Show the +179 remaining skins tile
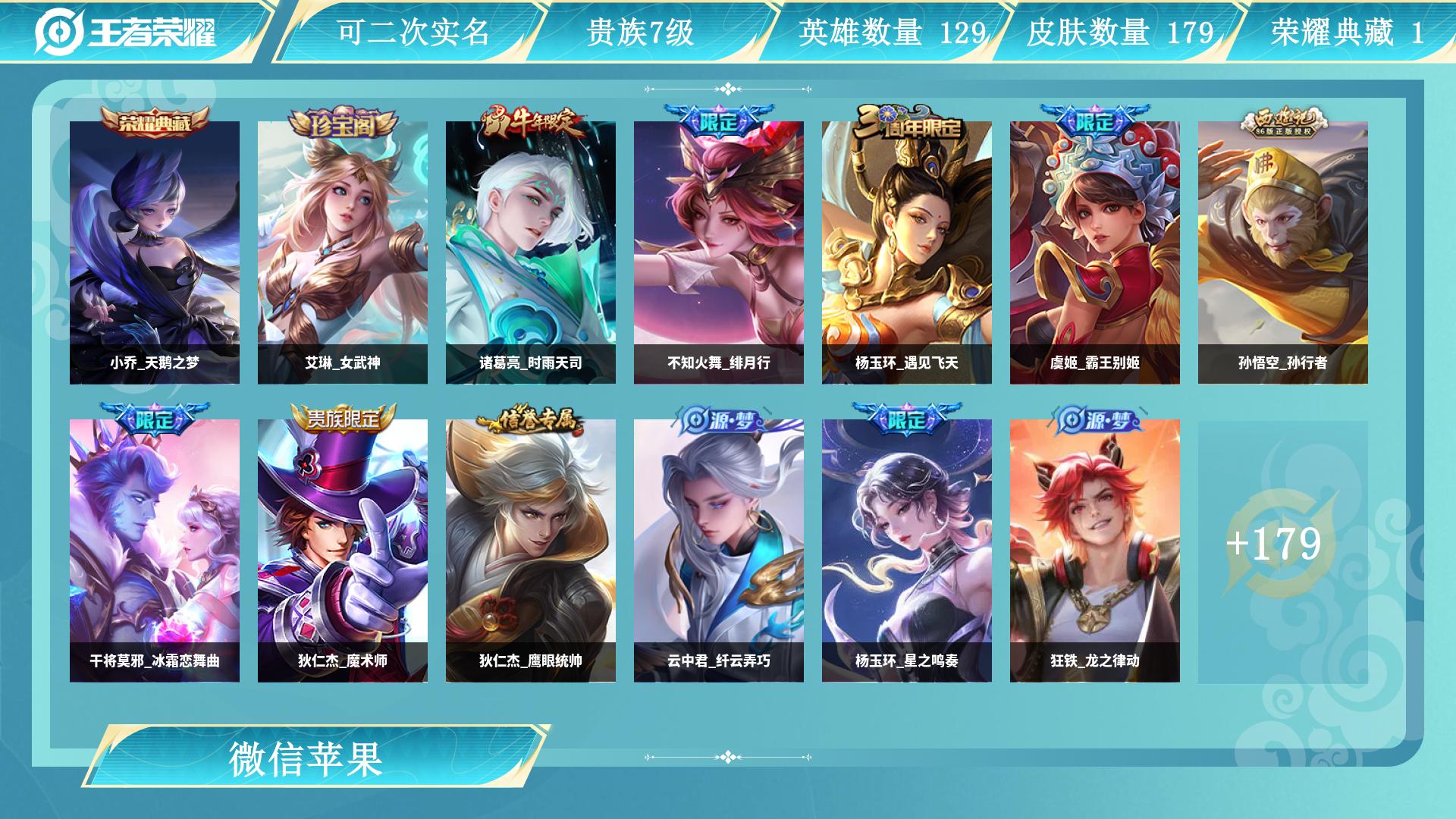 point(1274,544)
